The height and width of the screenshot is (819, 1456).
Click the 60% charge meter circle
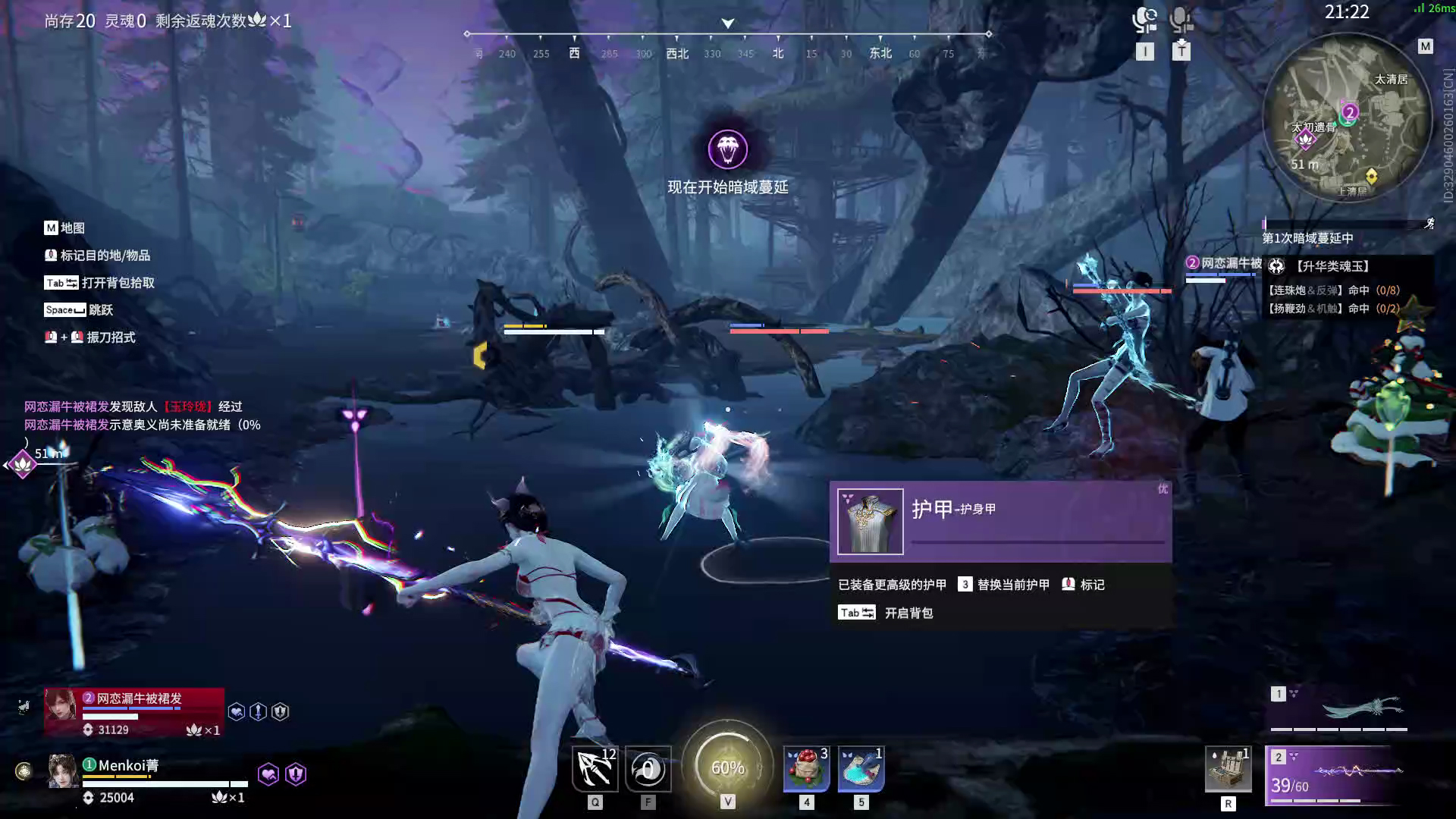point(728,767)
